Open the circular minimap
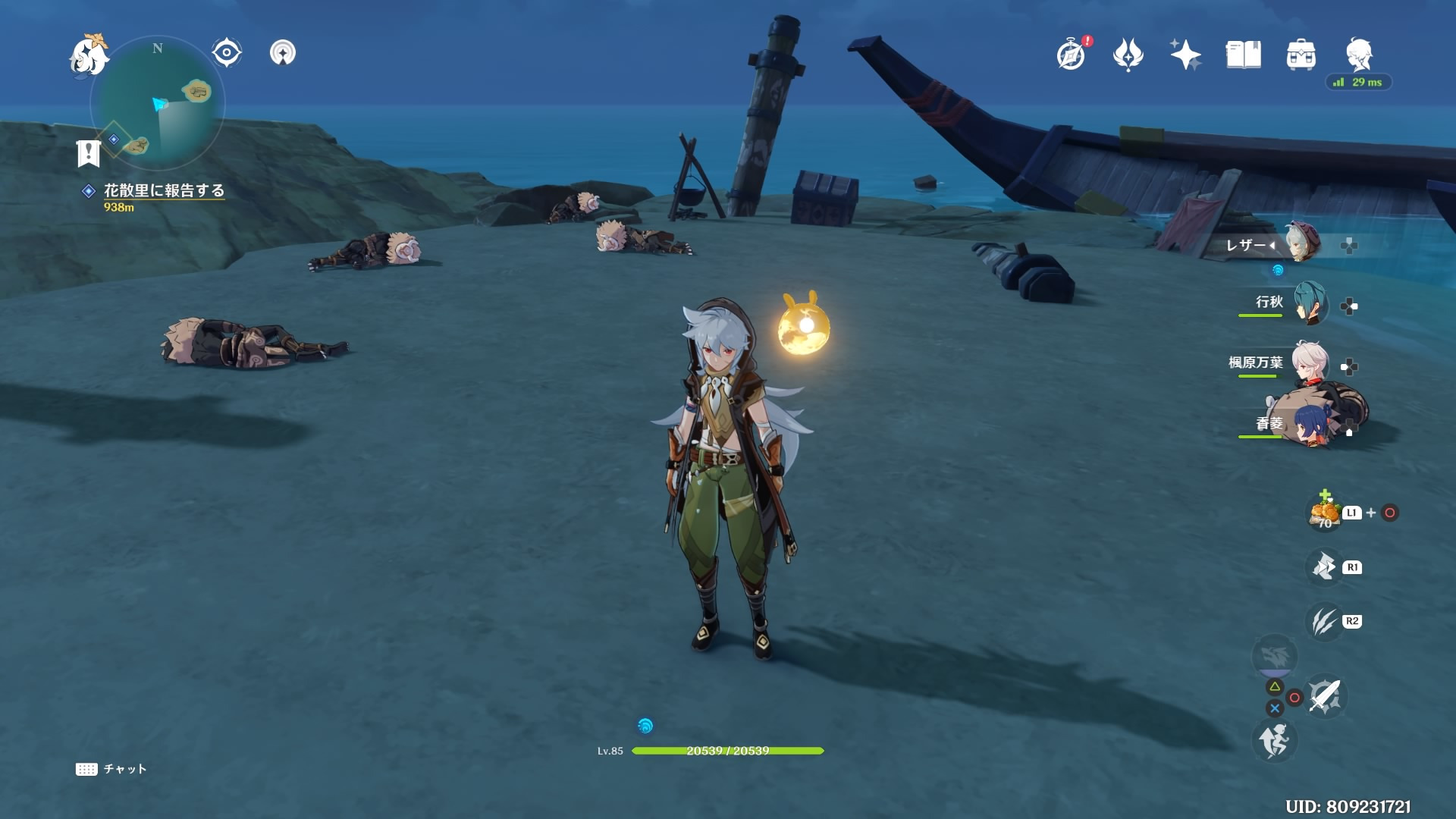The image size is (1456, 819). pyautogui.click(x=158, y=104)
